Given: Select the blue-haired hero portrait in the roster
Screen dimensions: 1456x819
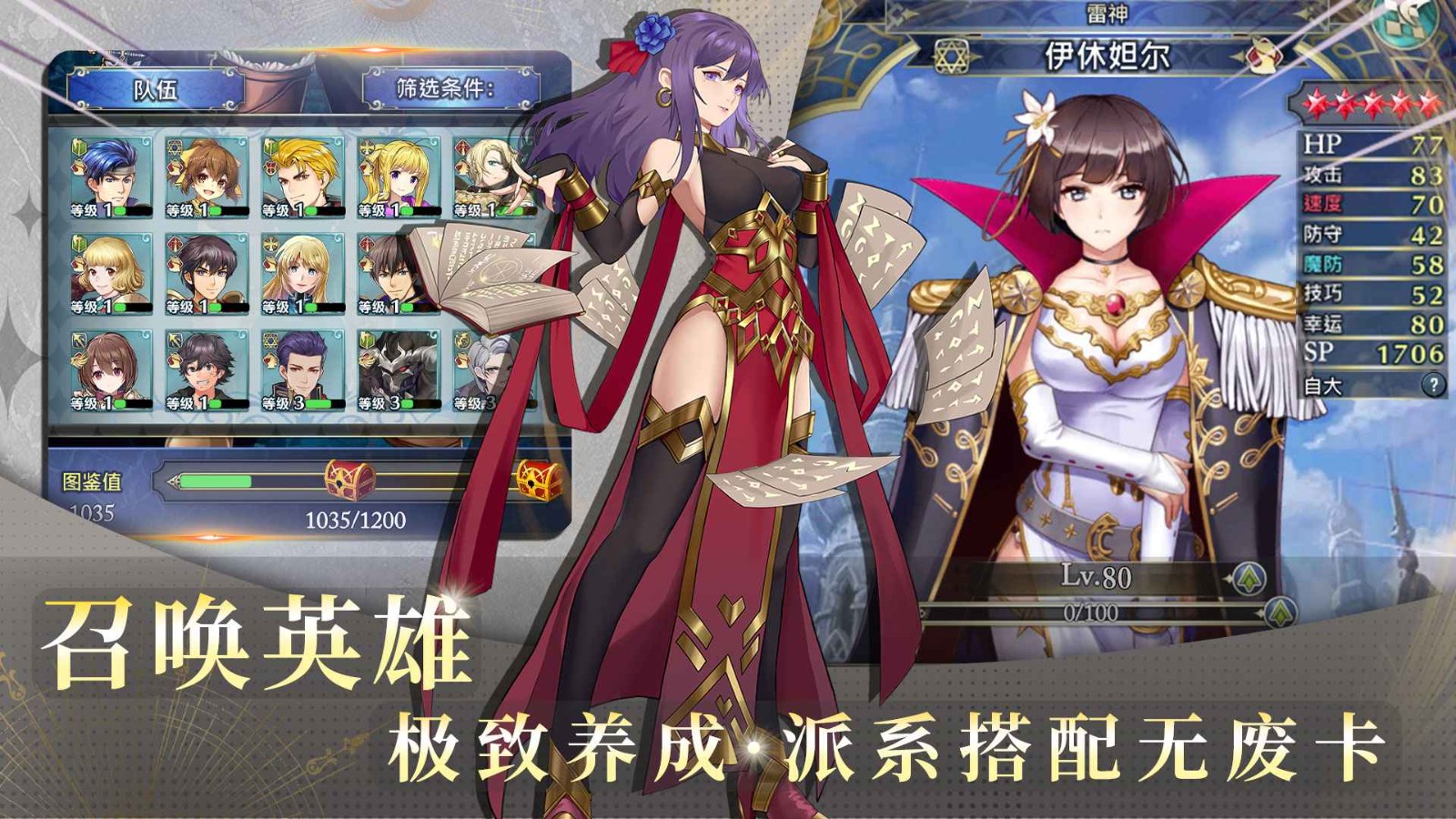Looking at the screenshot, I should coord(112,177).
